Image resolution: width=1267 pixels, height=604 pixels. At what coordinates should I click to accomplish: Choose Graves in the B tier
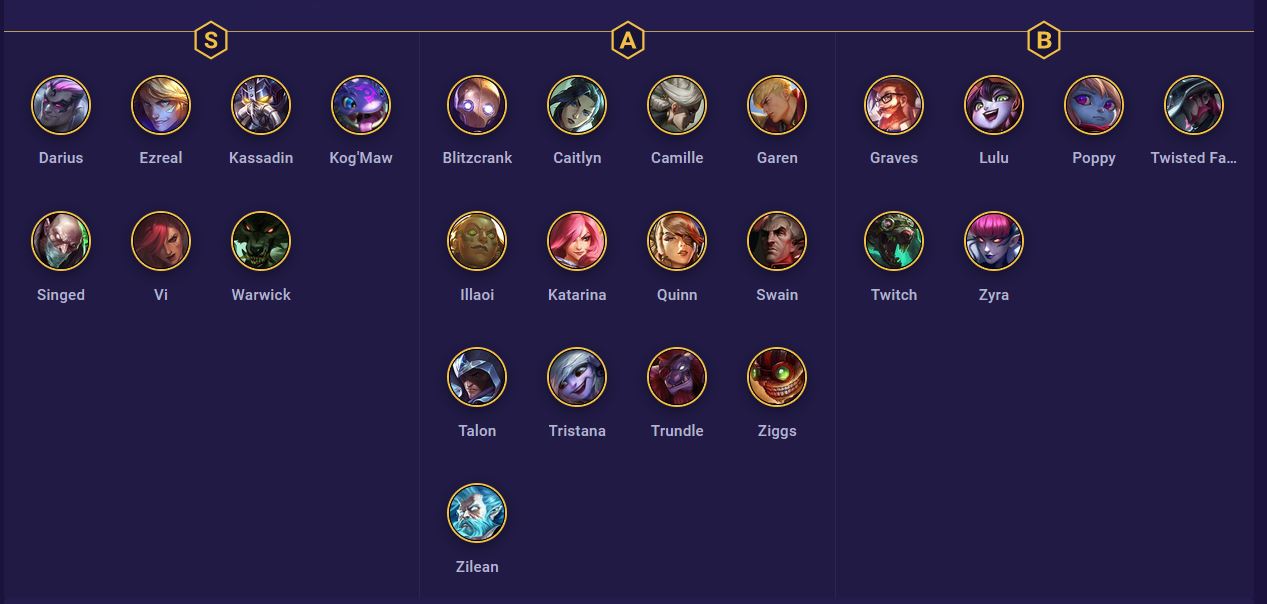[x=894, y=105]
